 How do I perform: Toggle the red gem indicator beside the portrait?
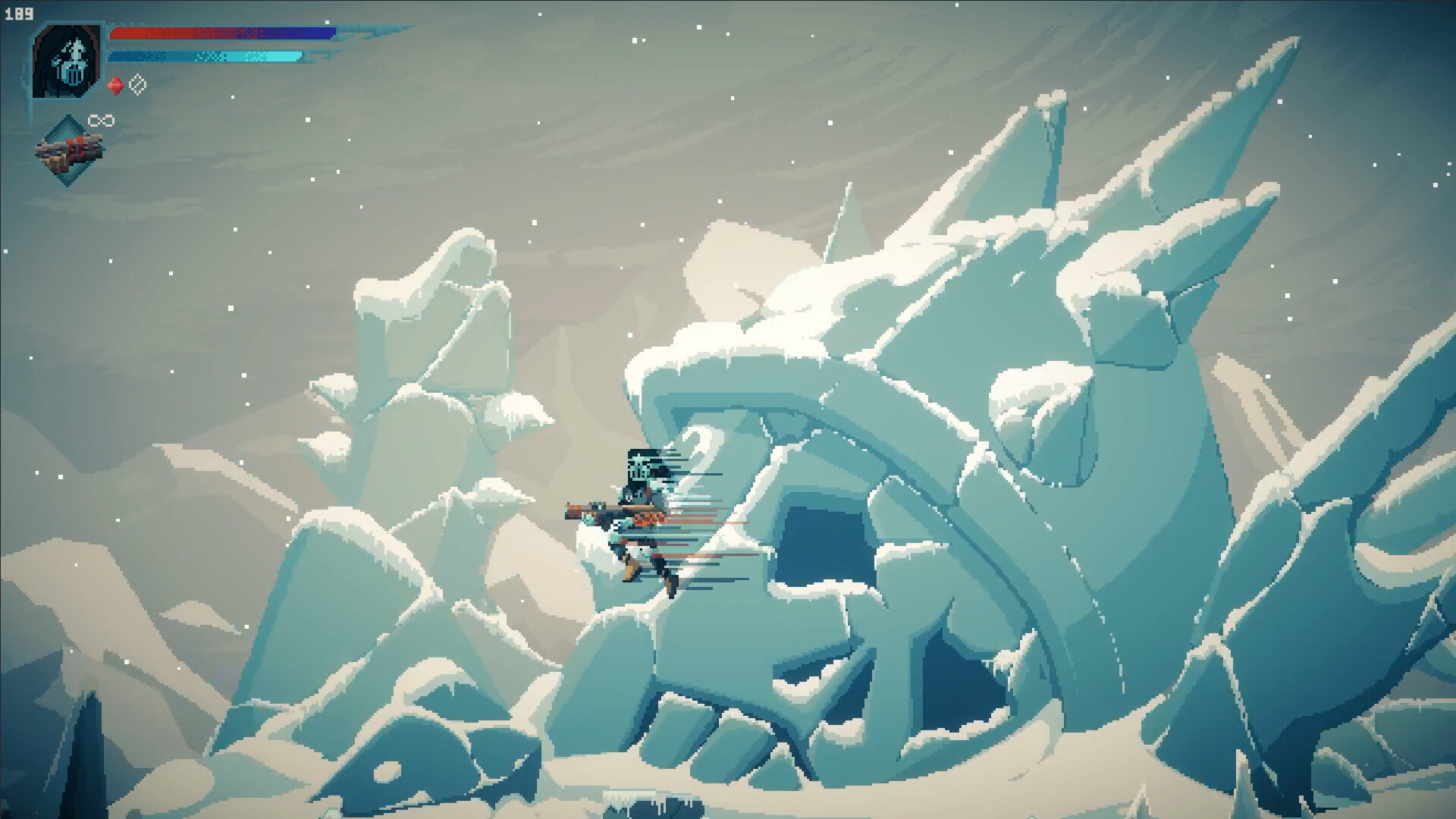coord(115,86)
